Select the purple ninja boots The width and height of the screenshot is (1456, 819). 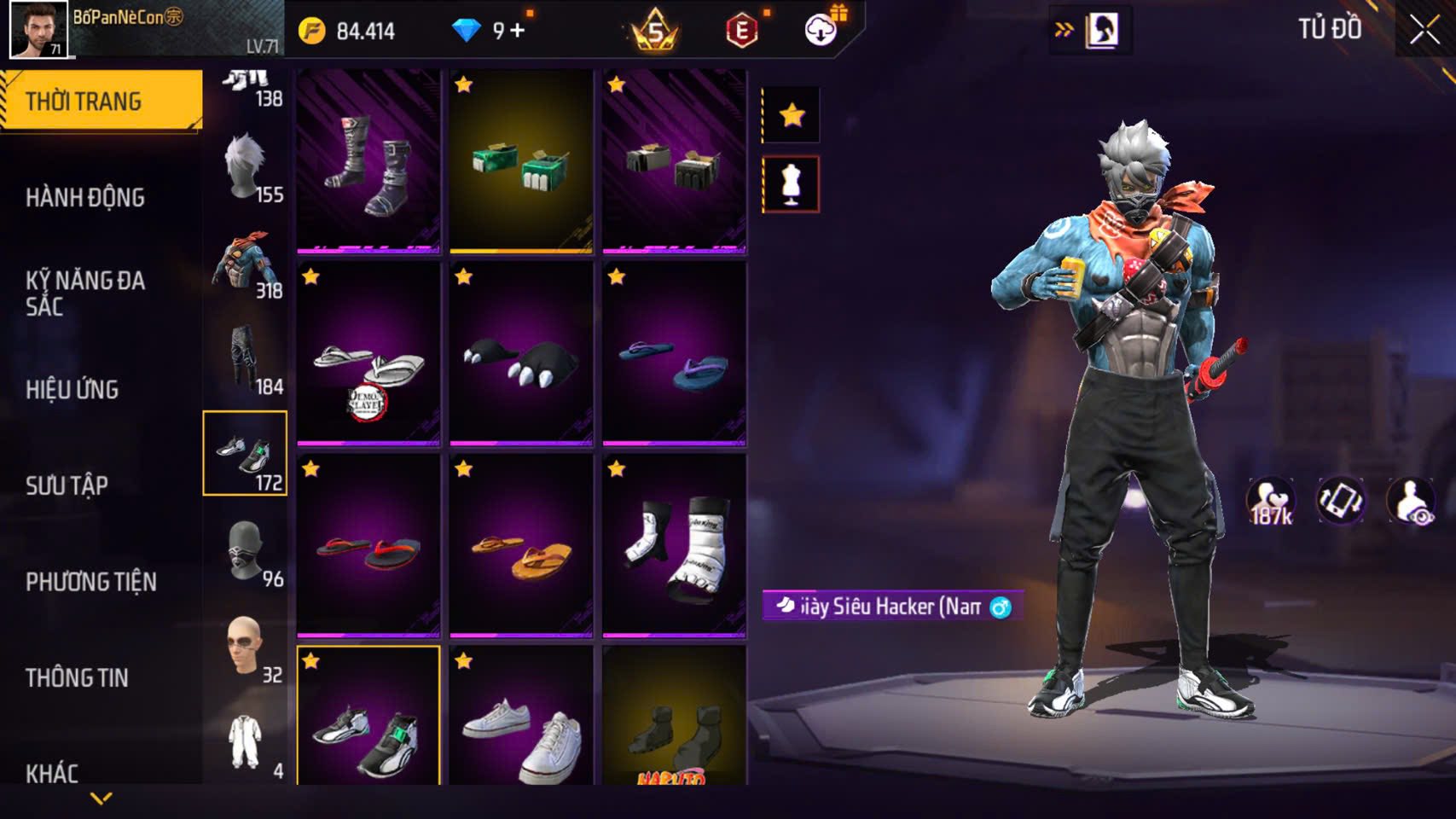(368, 162)
